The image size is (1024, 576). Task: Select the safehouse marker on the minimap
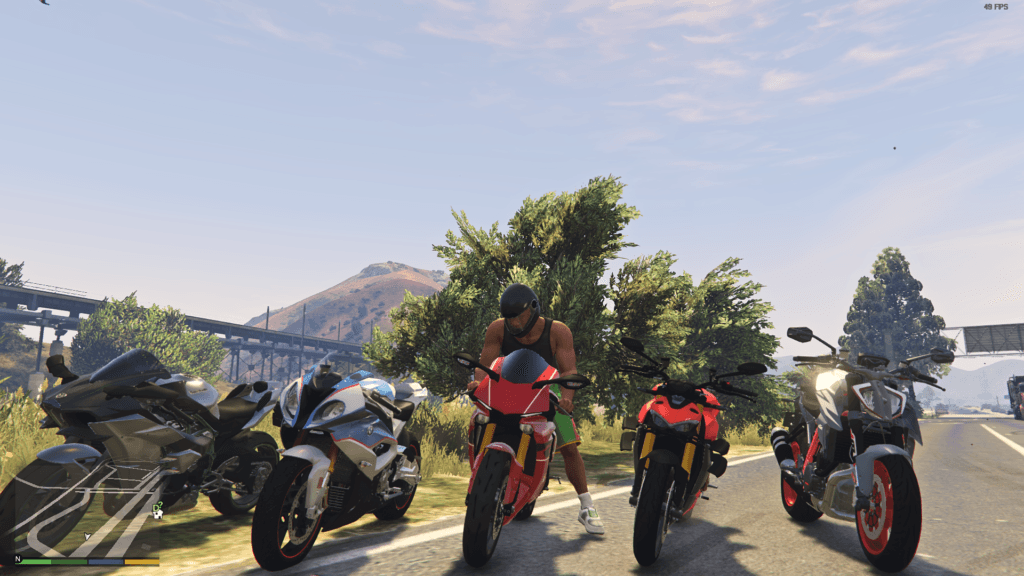pos(156,515)
